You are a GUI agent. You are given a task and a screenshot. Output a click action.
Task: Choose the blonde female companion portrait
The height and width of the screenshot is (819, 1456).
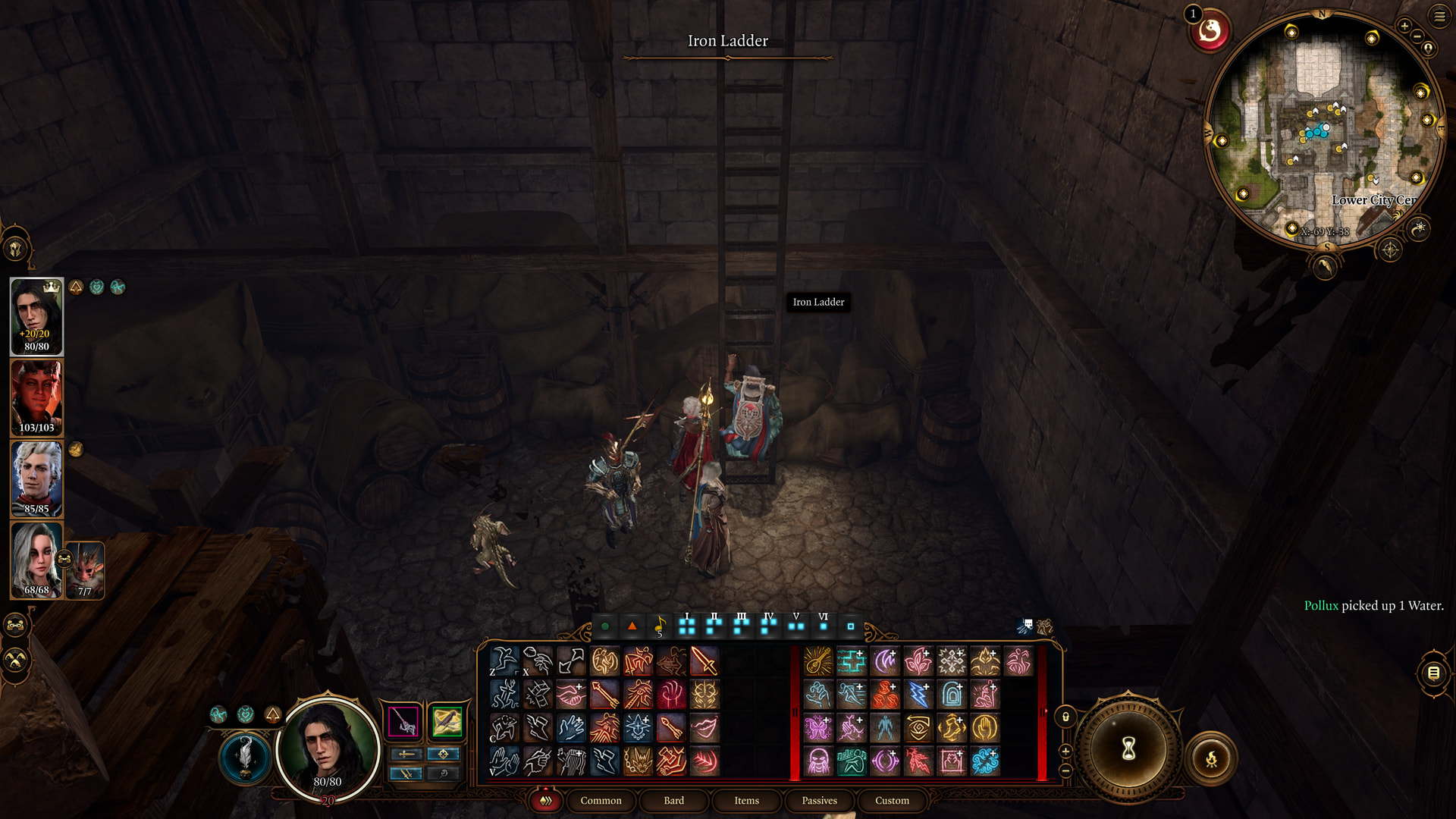36,560
